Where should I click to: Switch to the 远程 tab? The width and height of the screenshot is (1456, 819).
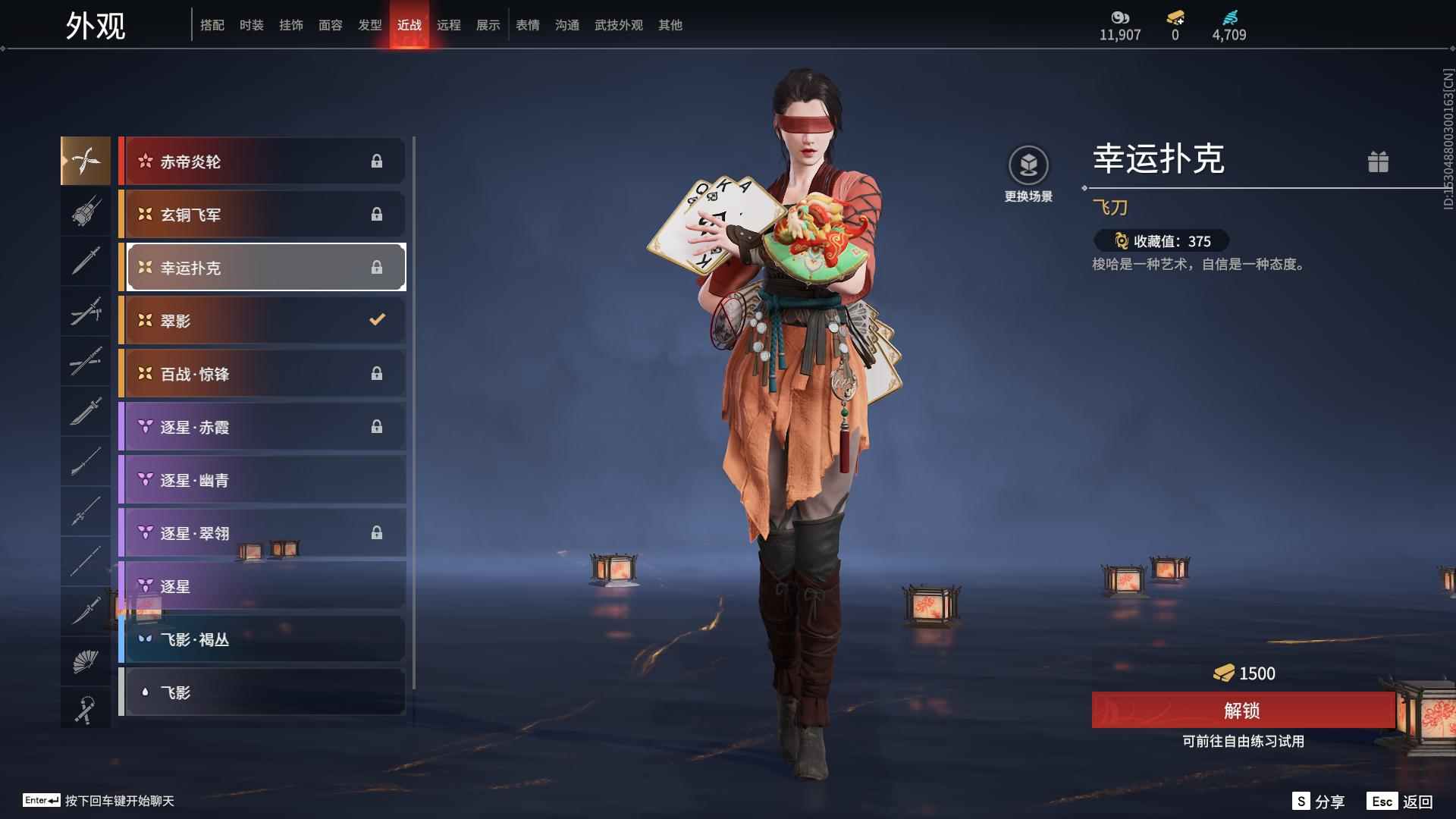450,24
